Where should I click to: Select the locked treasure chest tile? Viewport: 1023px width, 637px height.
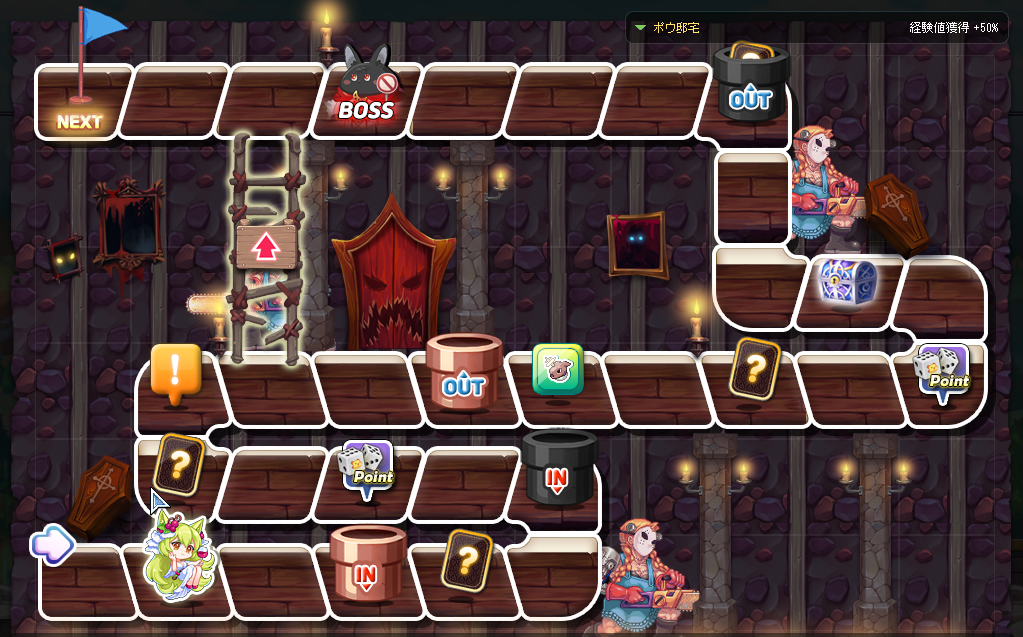click(843, 283)
